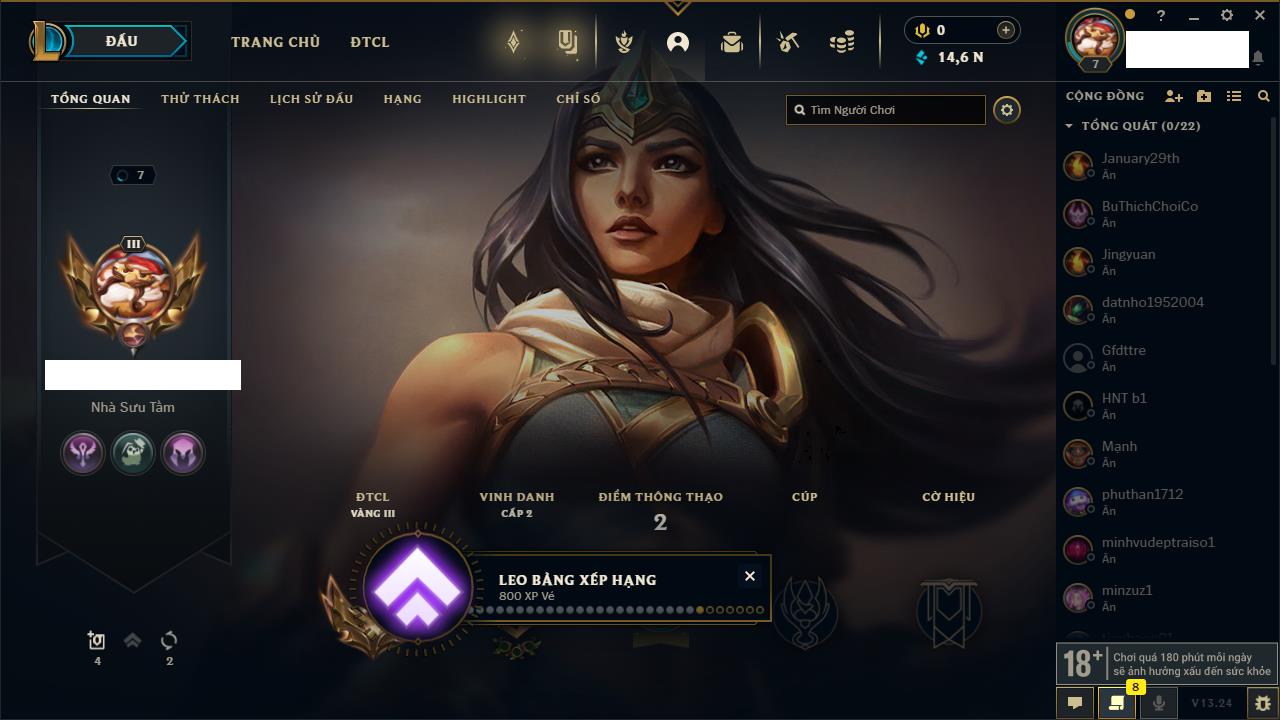
Task: Switch to the THỬ THÁCH tab
Action: [200, 99]
